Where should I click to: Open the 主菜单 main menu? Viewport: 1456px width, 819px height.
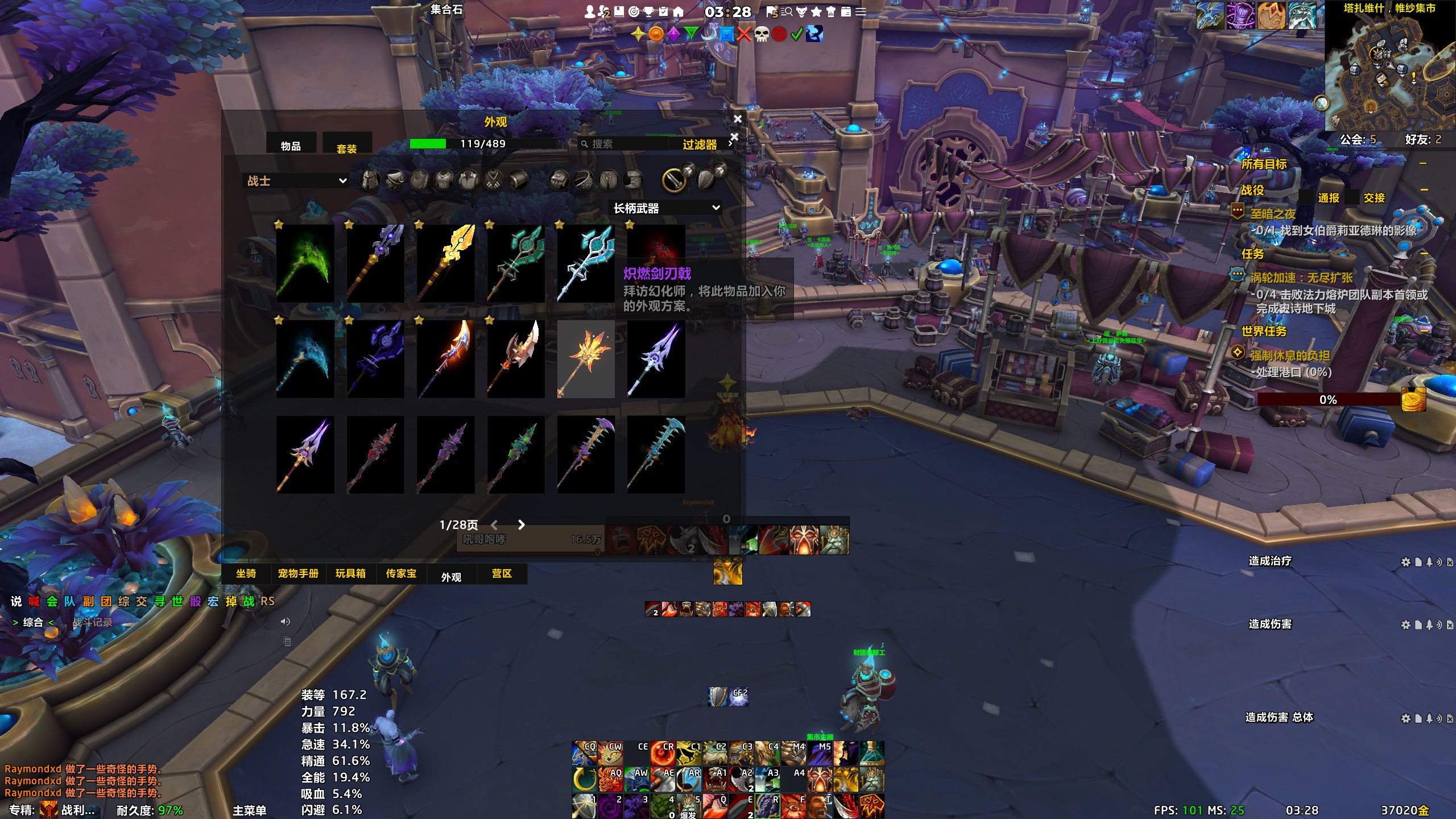pyautogui.click(x=249, y=810)
